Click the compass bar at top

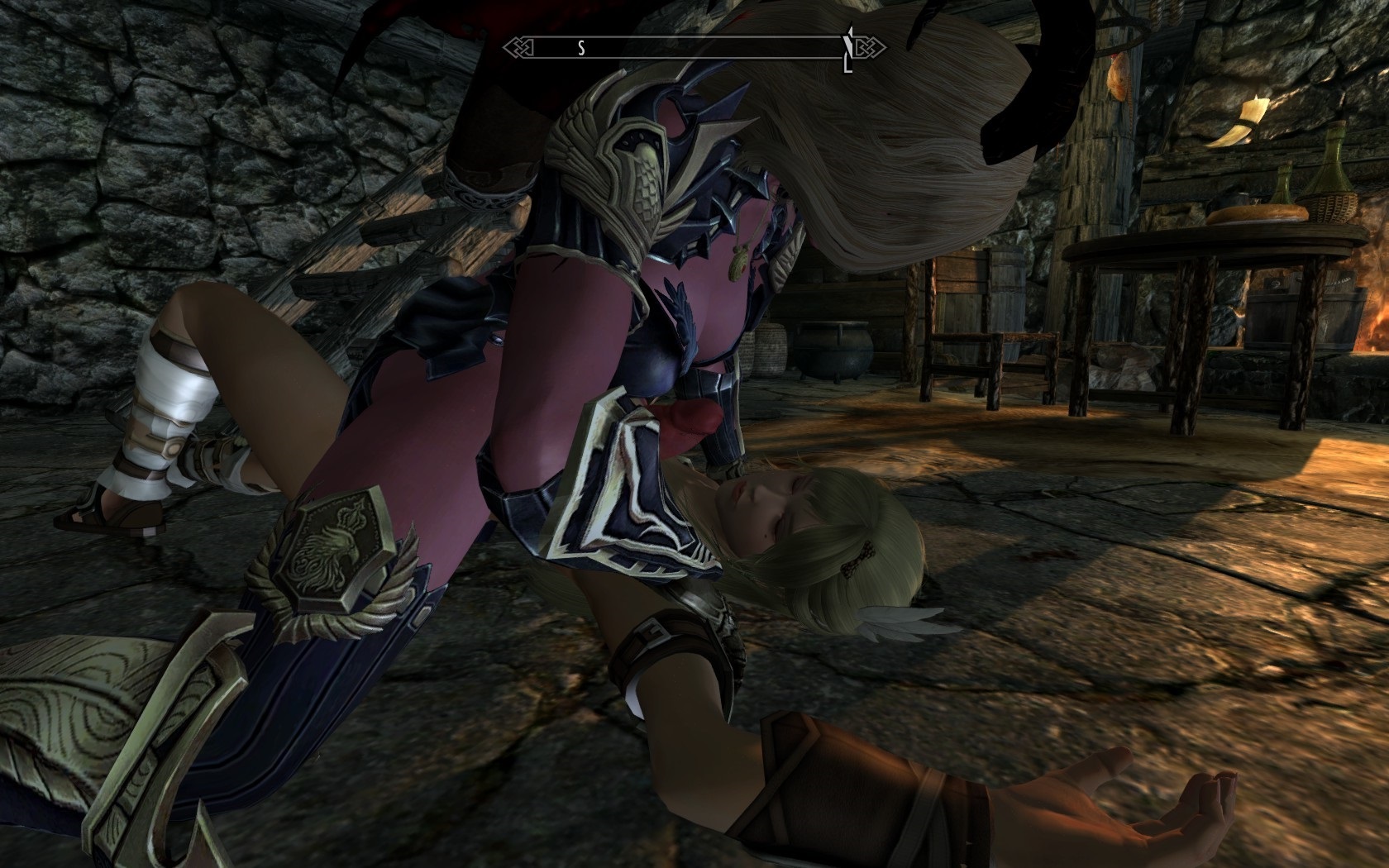pyautogui.click(x=694, y=48)
